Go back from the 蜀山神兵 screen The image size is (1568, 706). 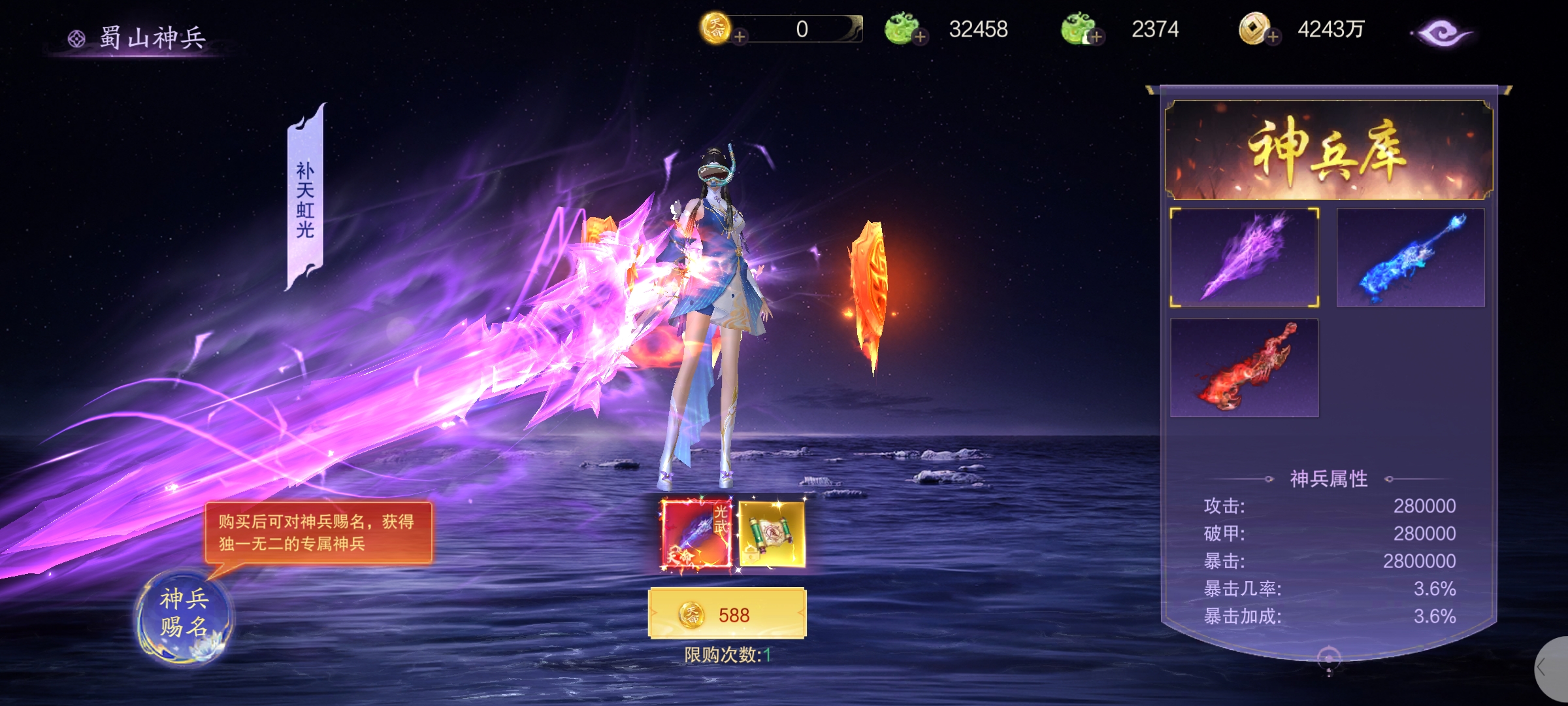point(76,39)
